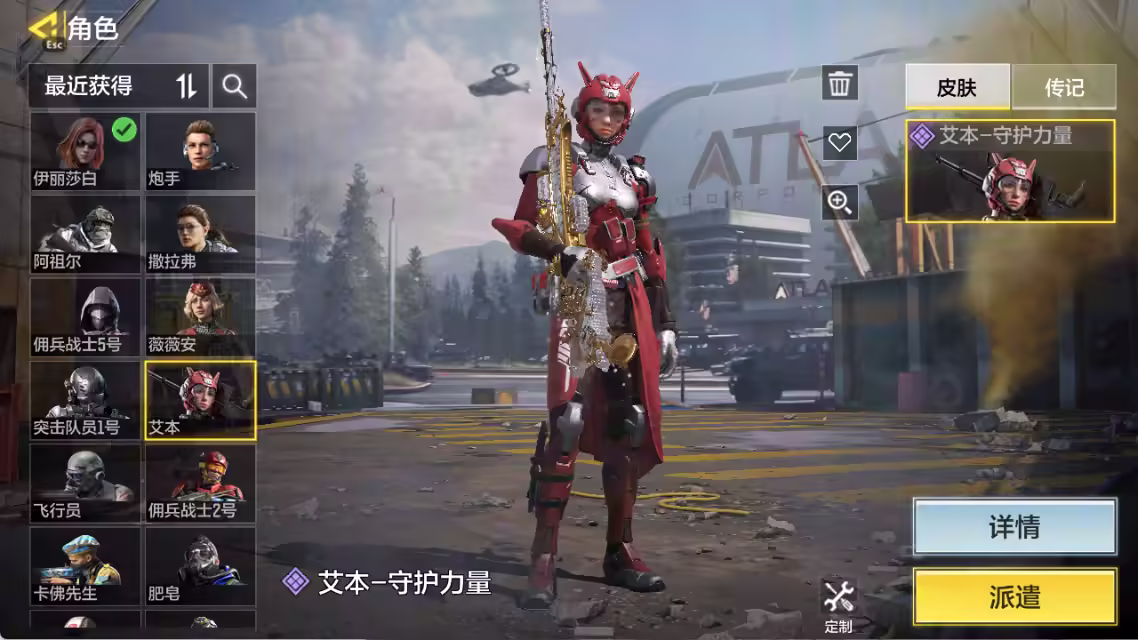The height and width of the screenshot is (640, 1138).
Task: Click the trash can delete icon
Action: [x=840, y=83]
